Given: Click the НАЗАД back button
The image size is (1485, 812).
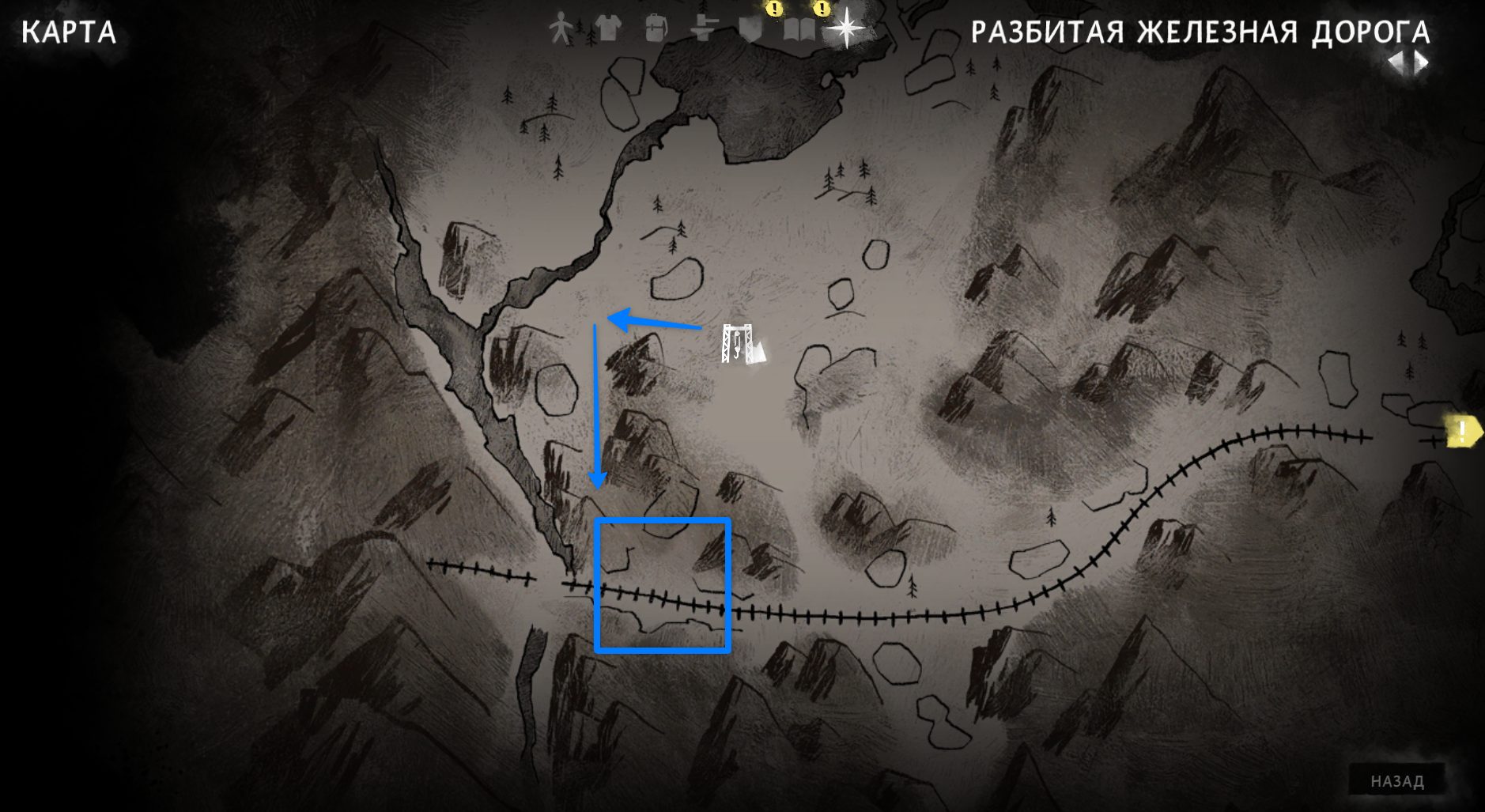Looking at the screenshot, I should [x=1396, y=781].
